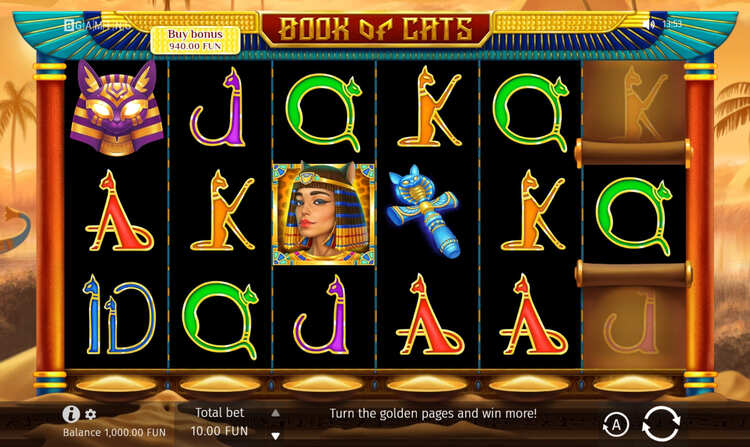This screenshot has width=750, height=447.
Task: Activate the autoplay button marked A
Action: [x=616, y=425]
